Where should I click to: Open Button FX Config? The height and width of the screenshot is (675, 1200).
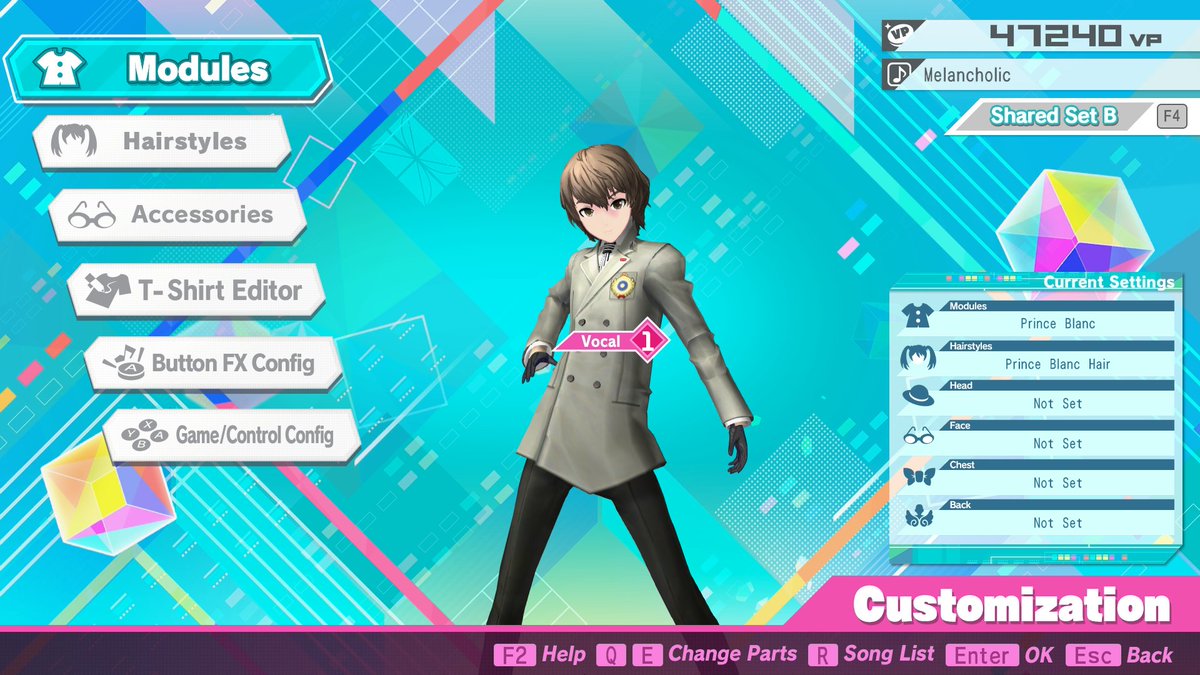214,363
